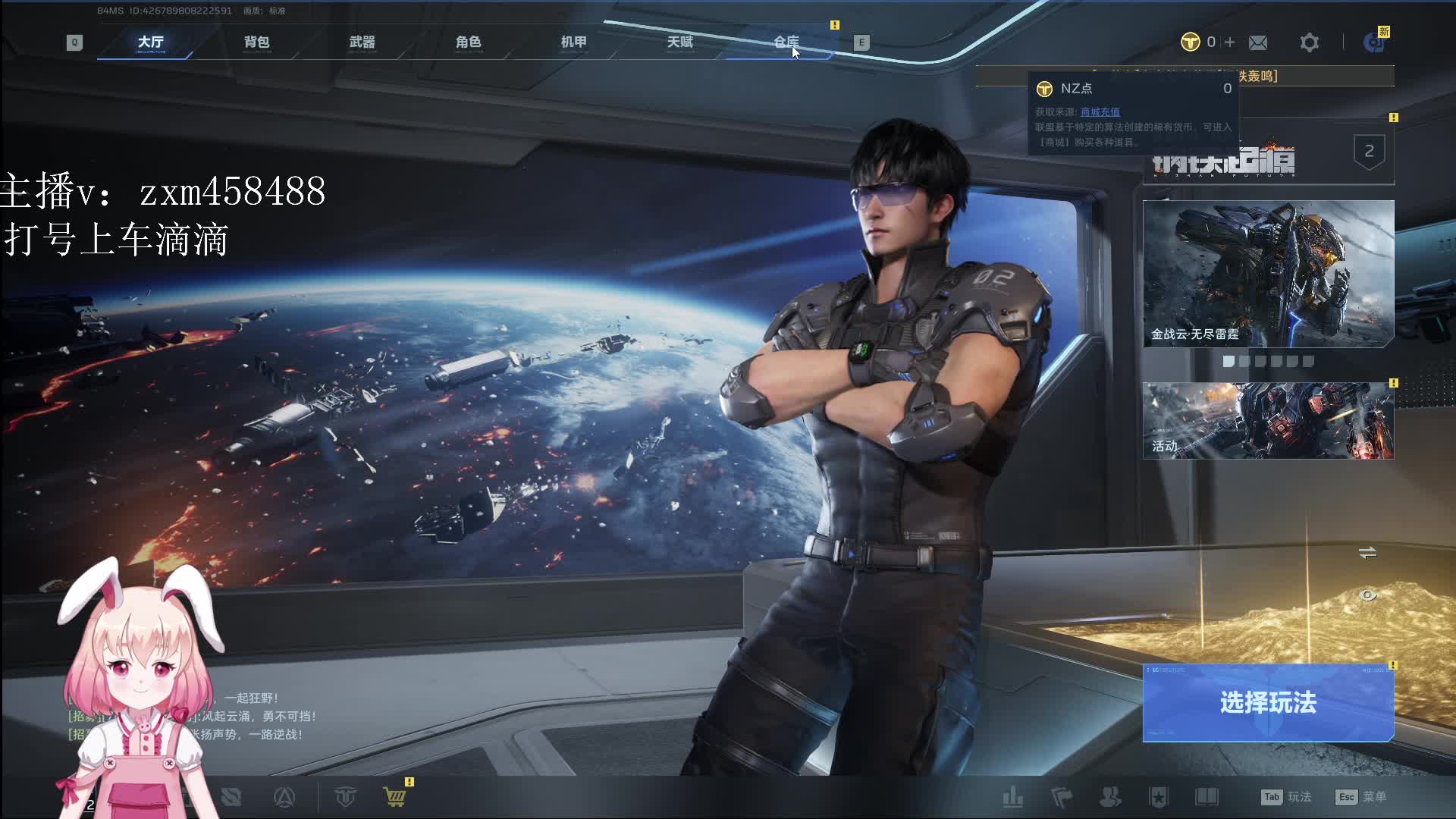Open the 机甲 mecha tab
Viewport: 1456px width, 819px height.
click(574, 42)
